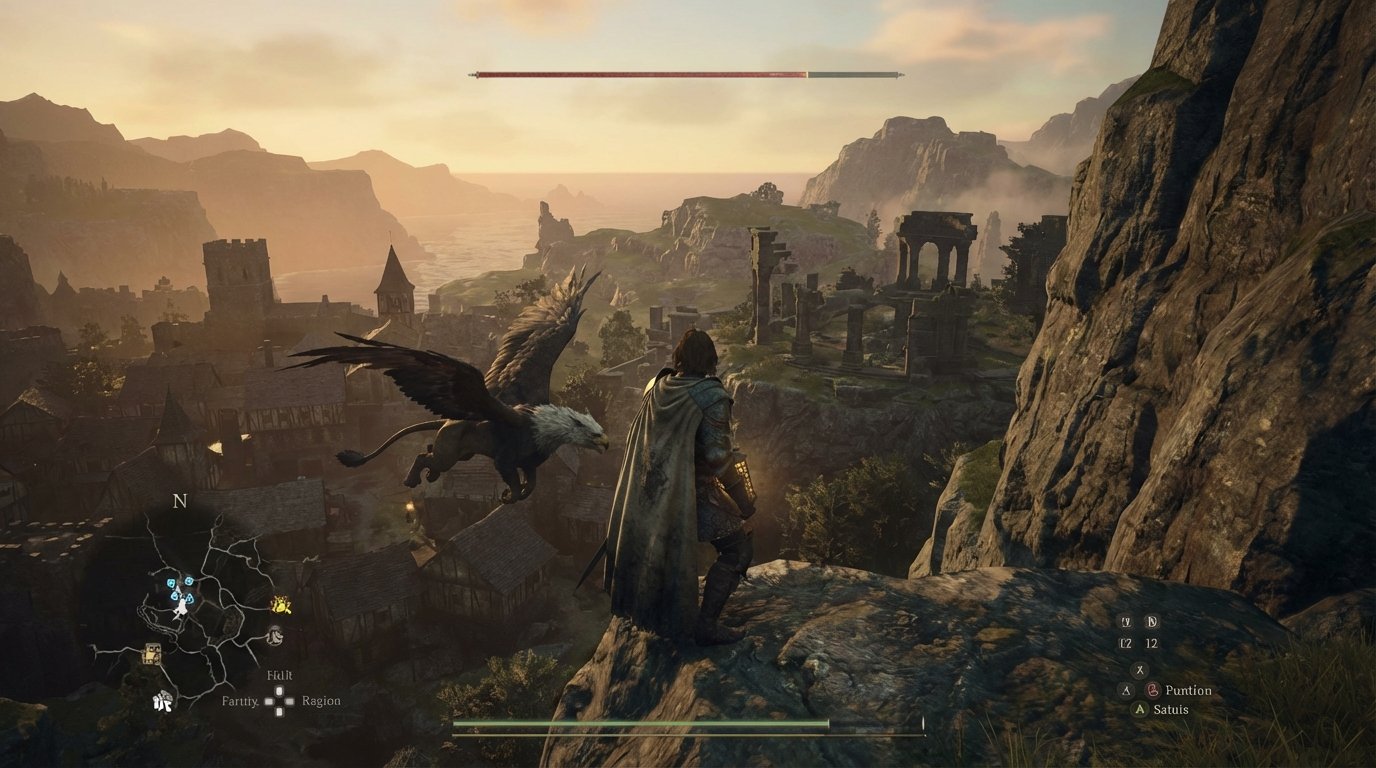Image resolution: width=1376 pixels, height=768 pixels.
Task: Expand the Hult option on the d-pad
Action: click(x=279, y=676)
